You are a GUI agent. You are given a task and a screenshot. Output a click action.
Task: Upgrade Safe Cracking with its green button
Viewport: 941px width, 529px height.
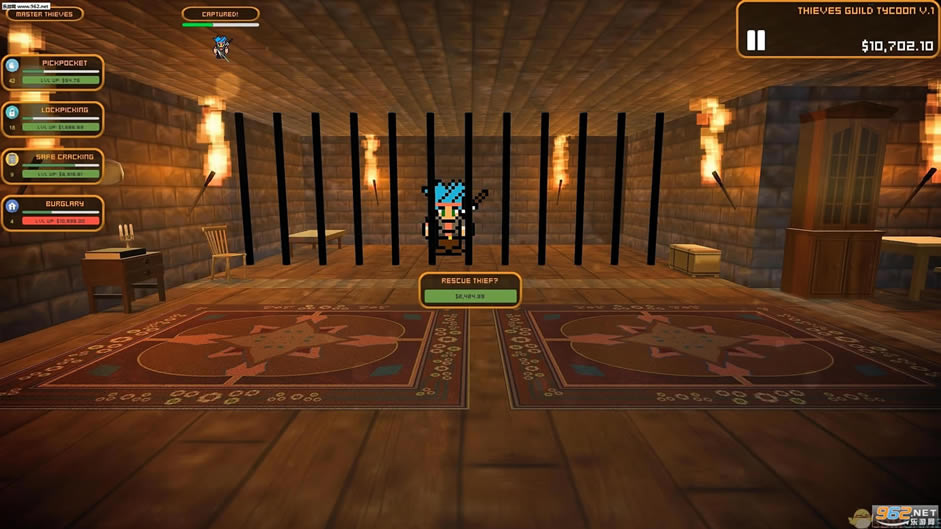[60, 174]
